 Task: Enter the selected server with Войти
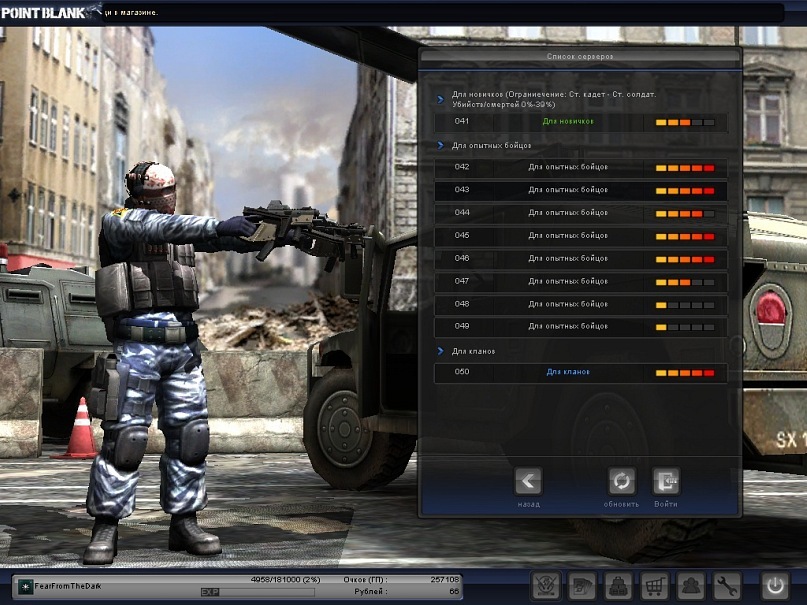tap(666, 482)
